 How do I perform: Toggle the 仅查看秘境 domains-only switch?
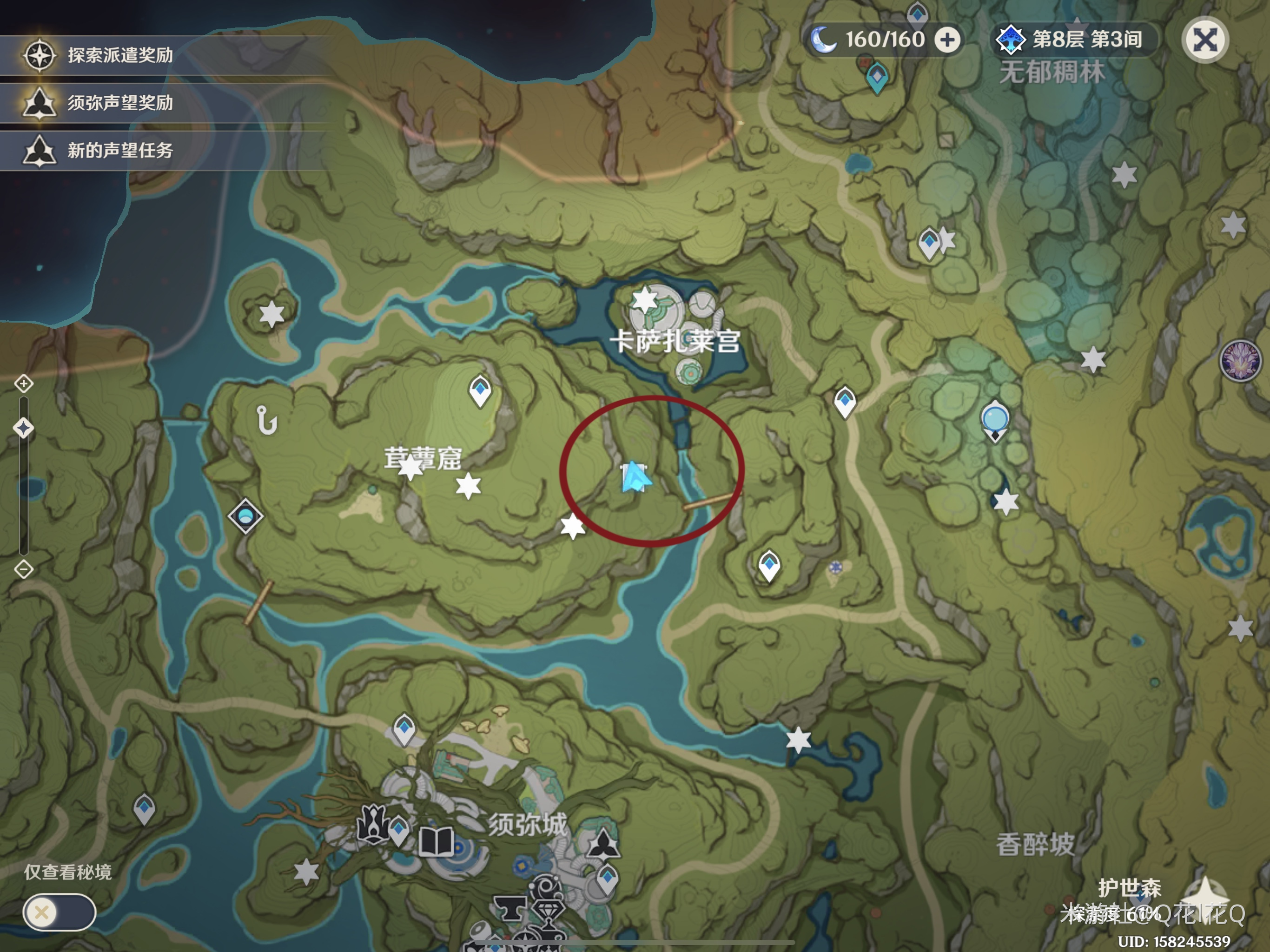59,912
